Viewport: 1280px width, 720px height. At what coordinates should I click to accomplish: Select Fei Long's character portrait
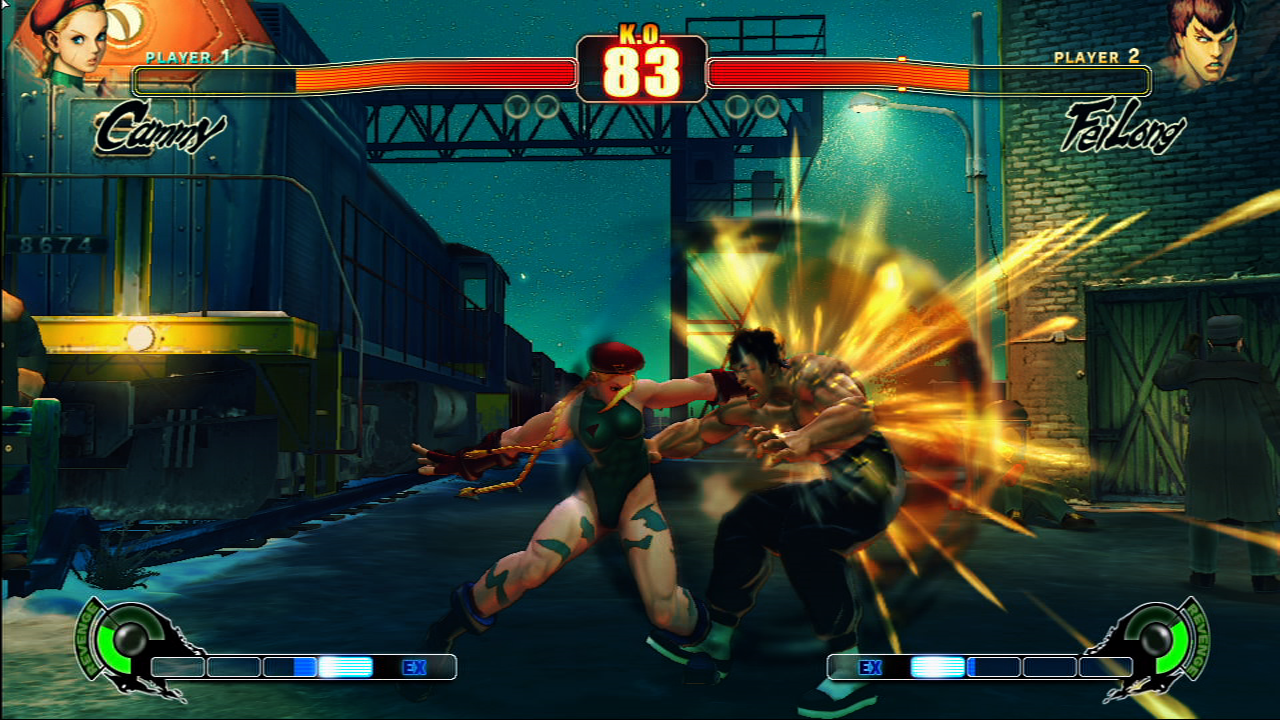coord(1208,42)
